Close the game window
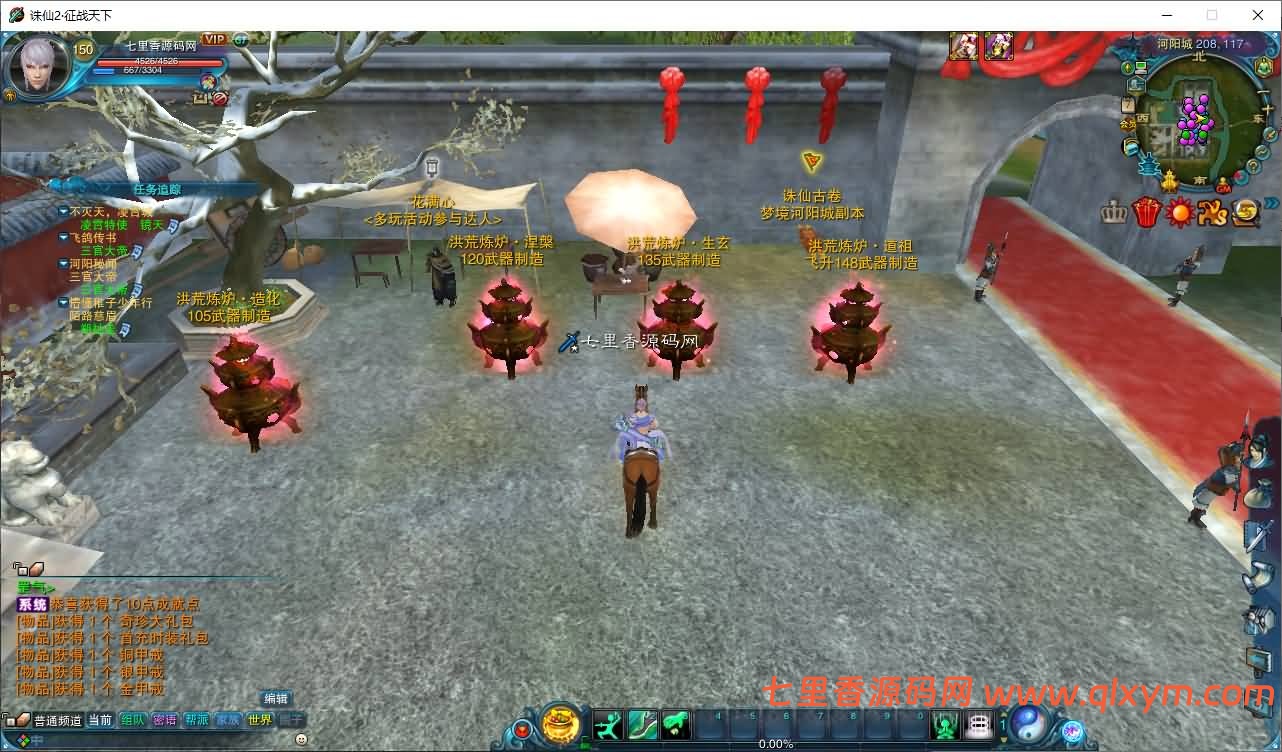Viewport: 1282px width, 752px height. click(1258, 15)
